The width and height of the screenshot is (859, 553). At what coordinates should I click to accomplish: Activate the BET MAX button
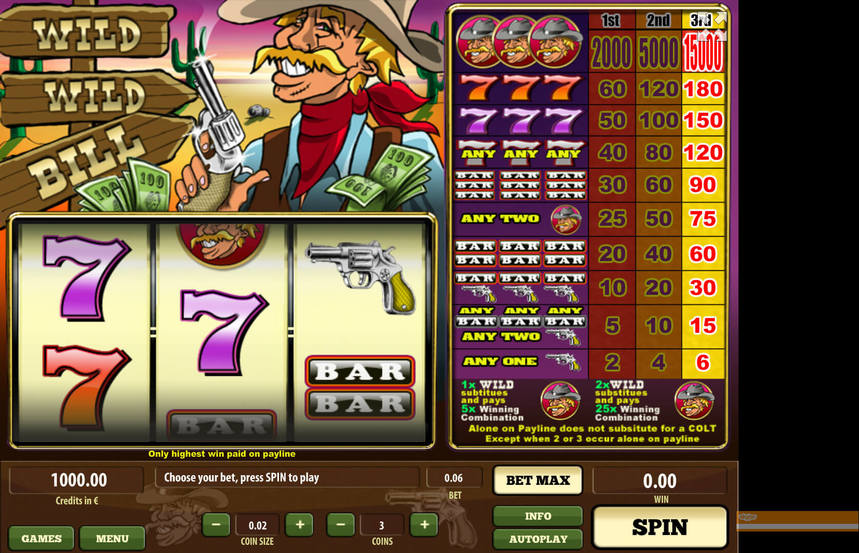click(x=537, y=480)
